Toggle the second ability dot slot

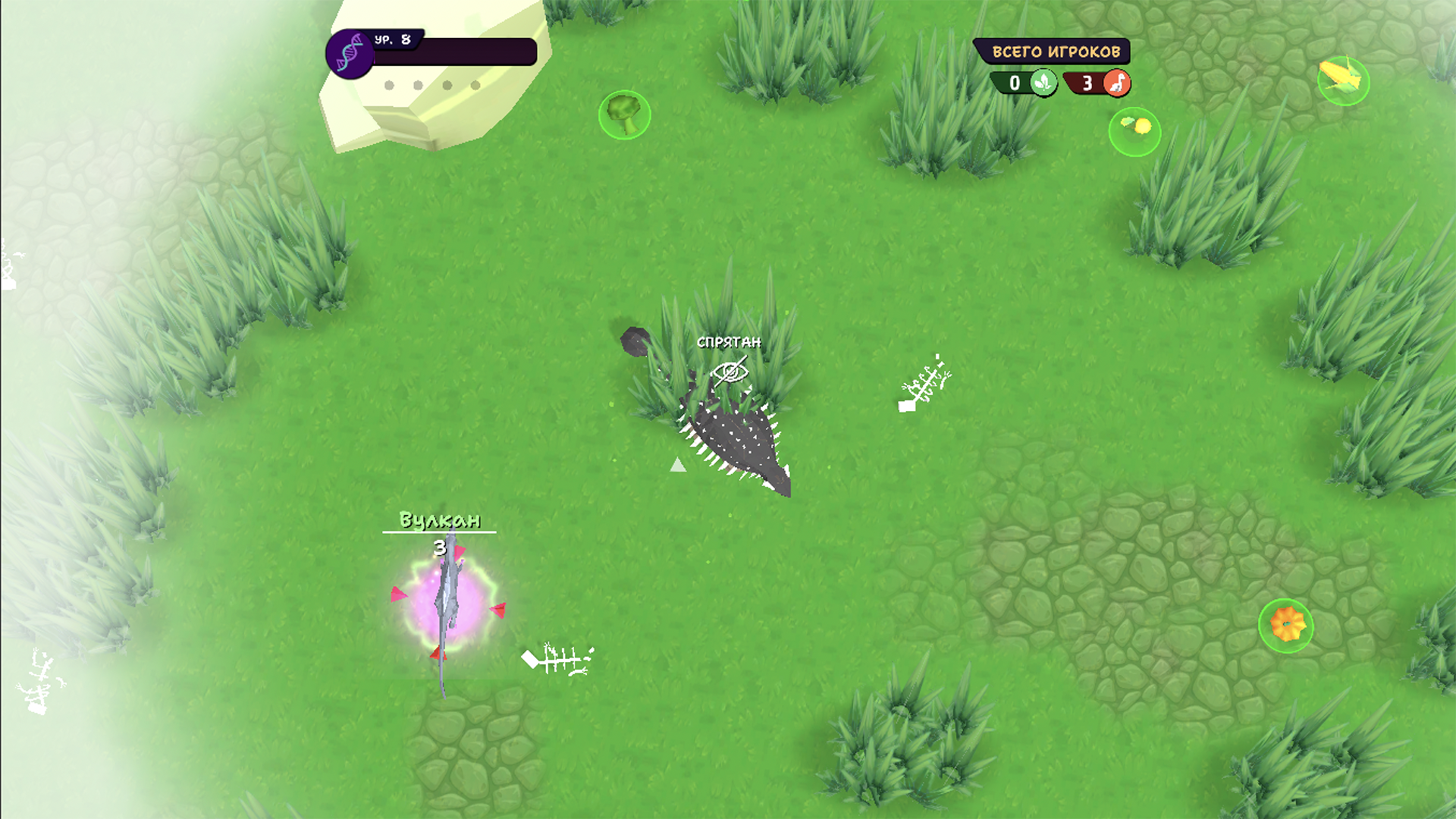416,85
